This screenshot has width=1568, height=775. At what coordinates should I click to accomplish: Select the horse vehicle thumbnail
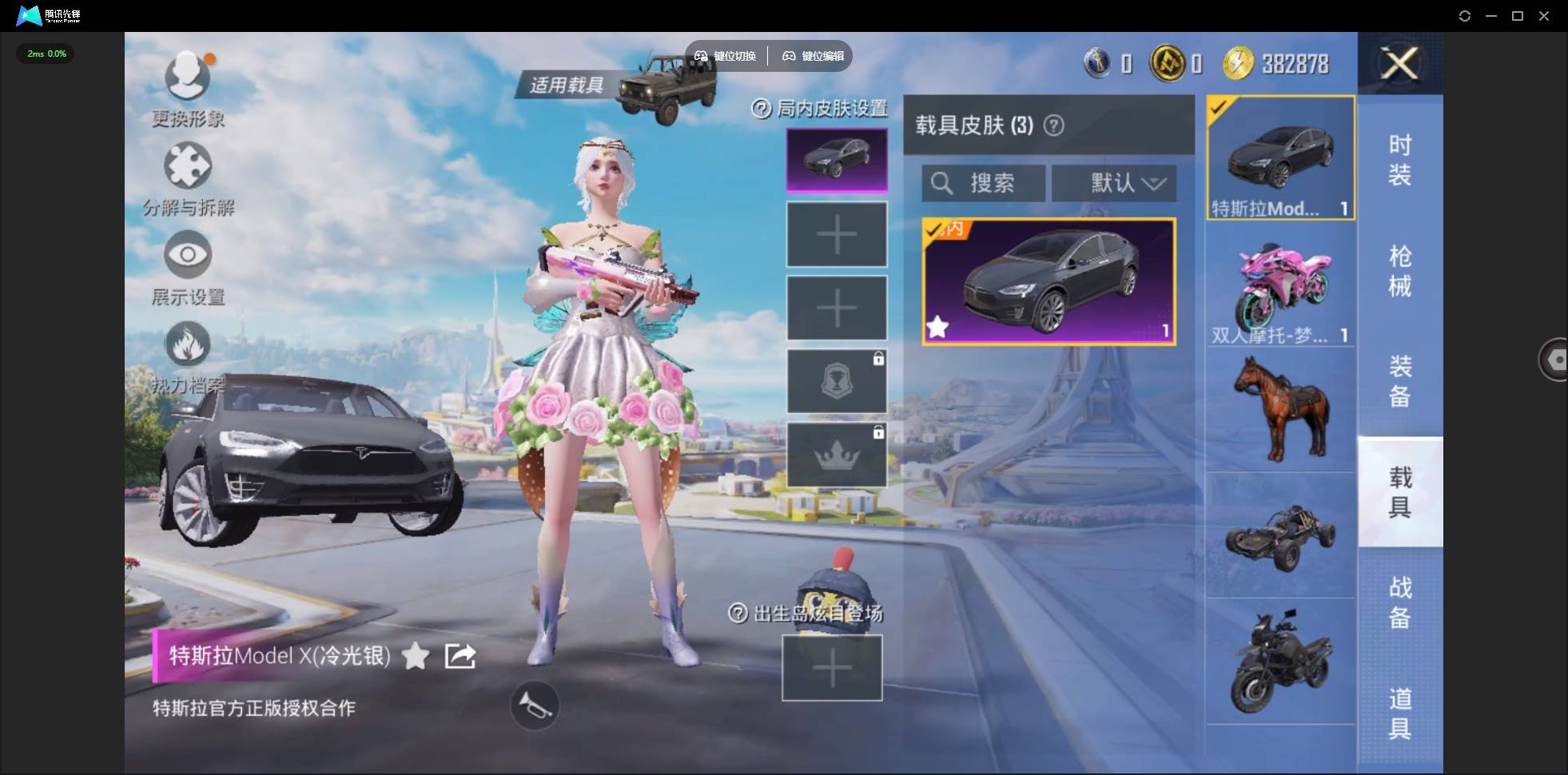(1280, 409)
